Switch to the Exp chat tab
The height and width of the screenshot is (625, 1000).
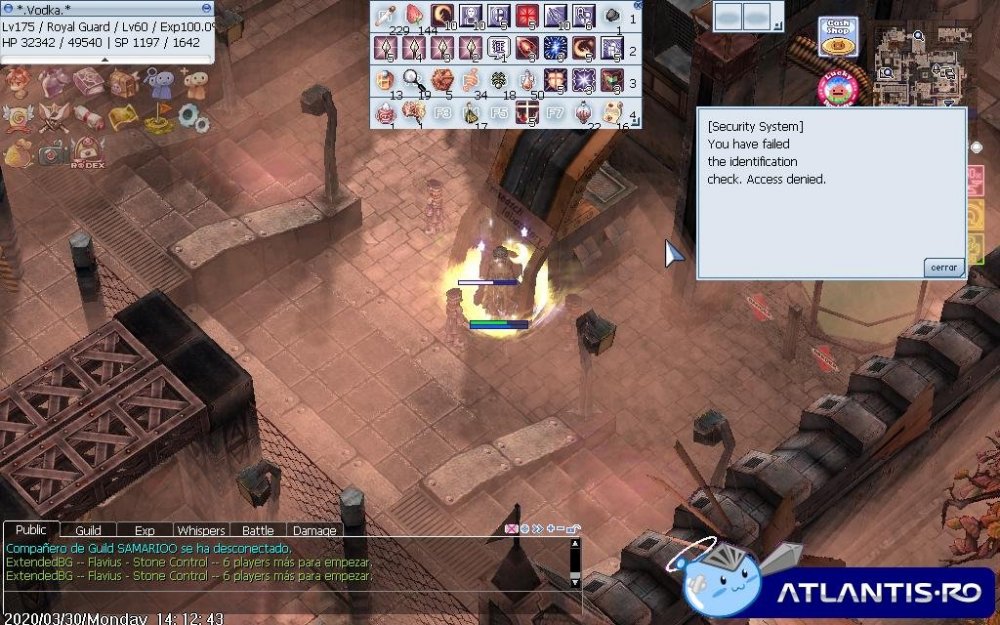click(144, 530)
